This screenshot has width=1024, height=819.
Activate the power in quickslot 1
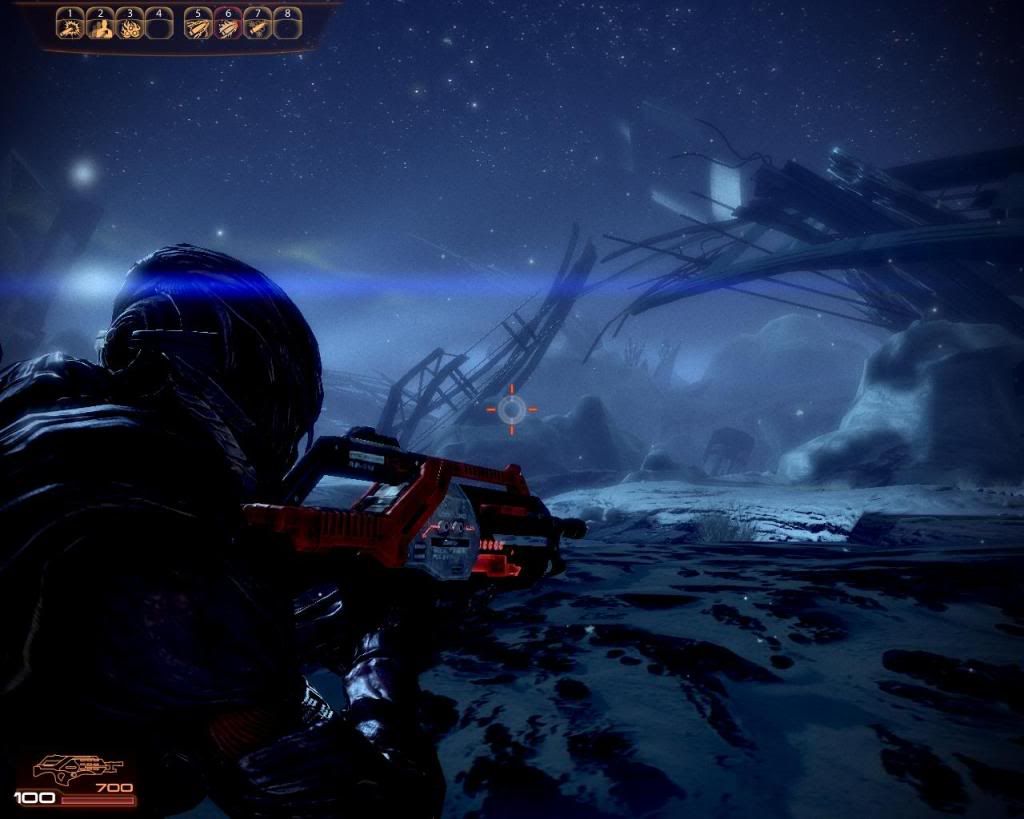(70, 26)
